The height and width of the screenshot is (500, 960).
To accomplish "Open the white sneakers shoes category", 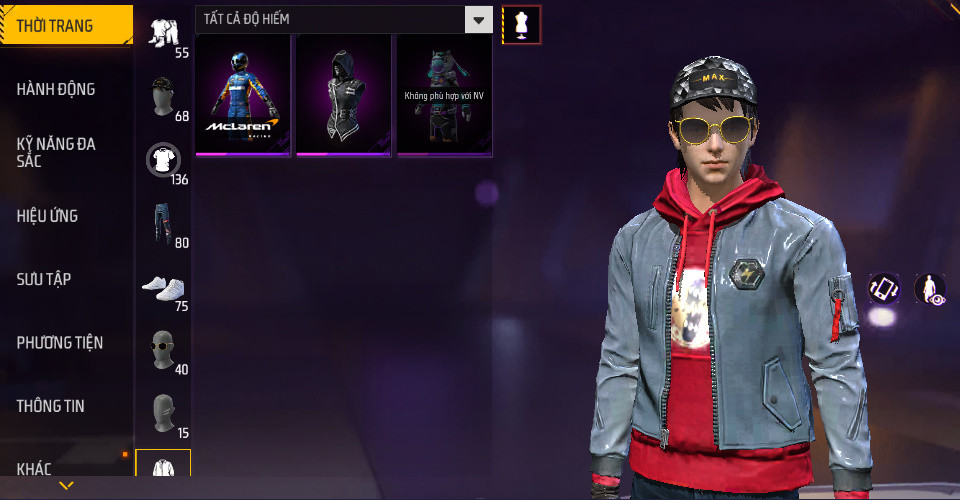I will (163, 286).
